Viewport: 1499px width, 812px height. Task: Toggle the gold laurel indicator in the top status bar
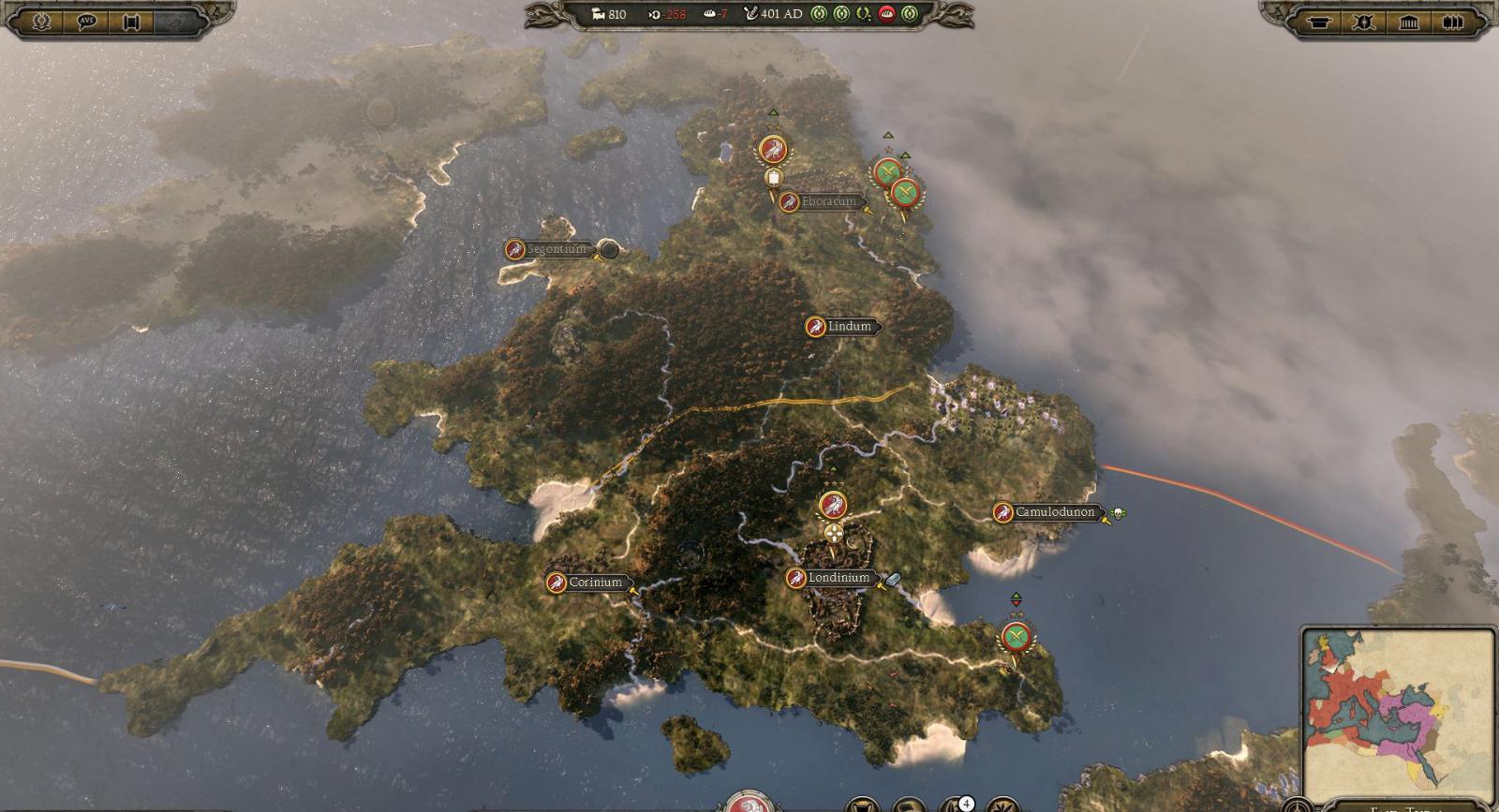pos(863,13)
